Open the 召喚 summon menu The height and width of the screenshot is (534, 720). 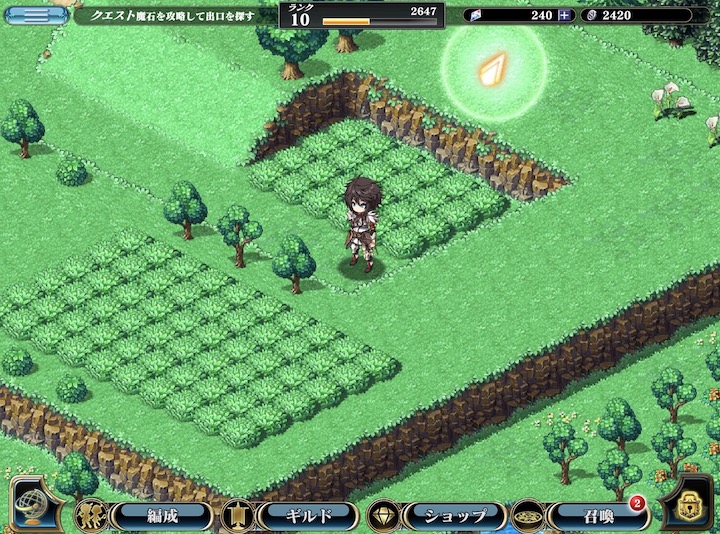coord(599,516)
